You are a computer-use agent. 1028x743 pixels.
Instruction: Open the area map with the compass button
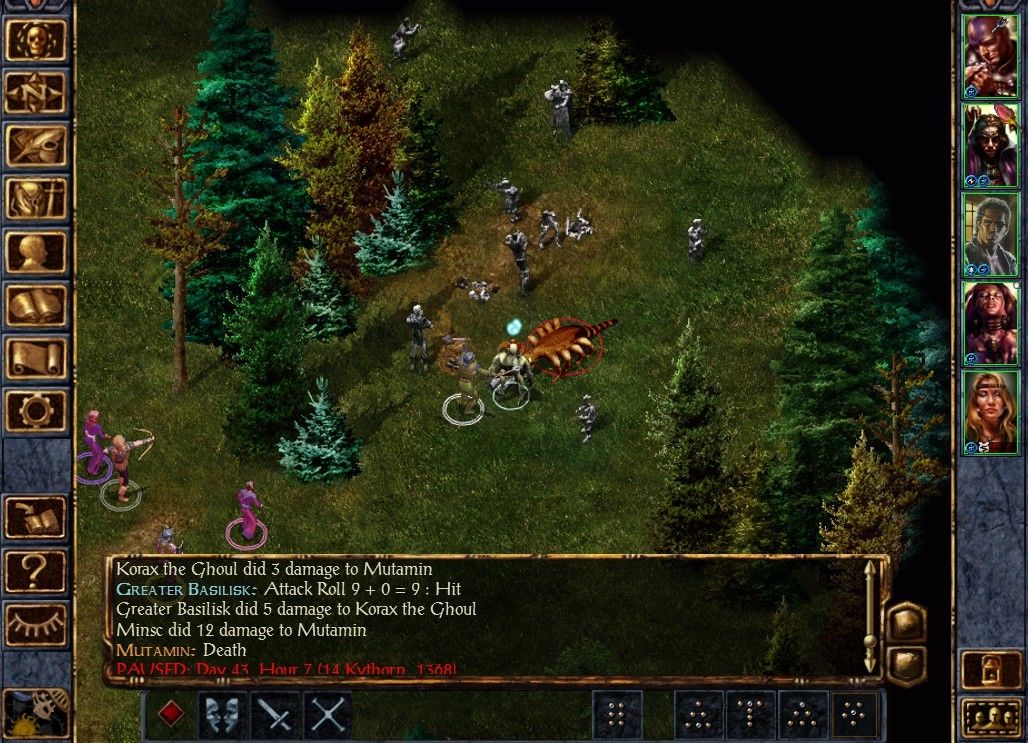coord(36,93)
